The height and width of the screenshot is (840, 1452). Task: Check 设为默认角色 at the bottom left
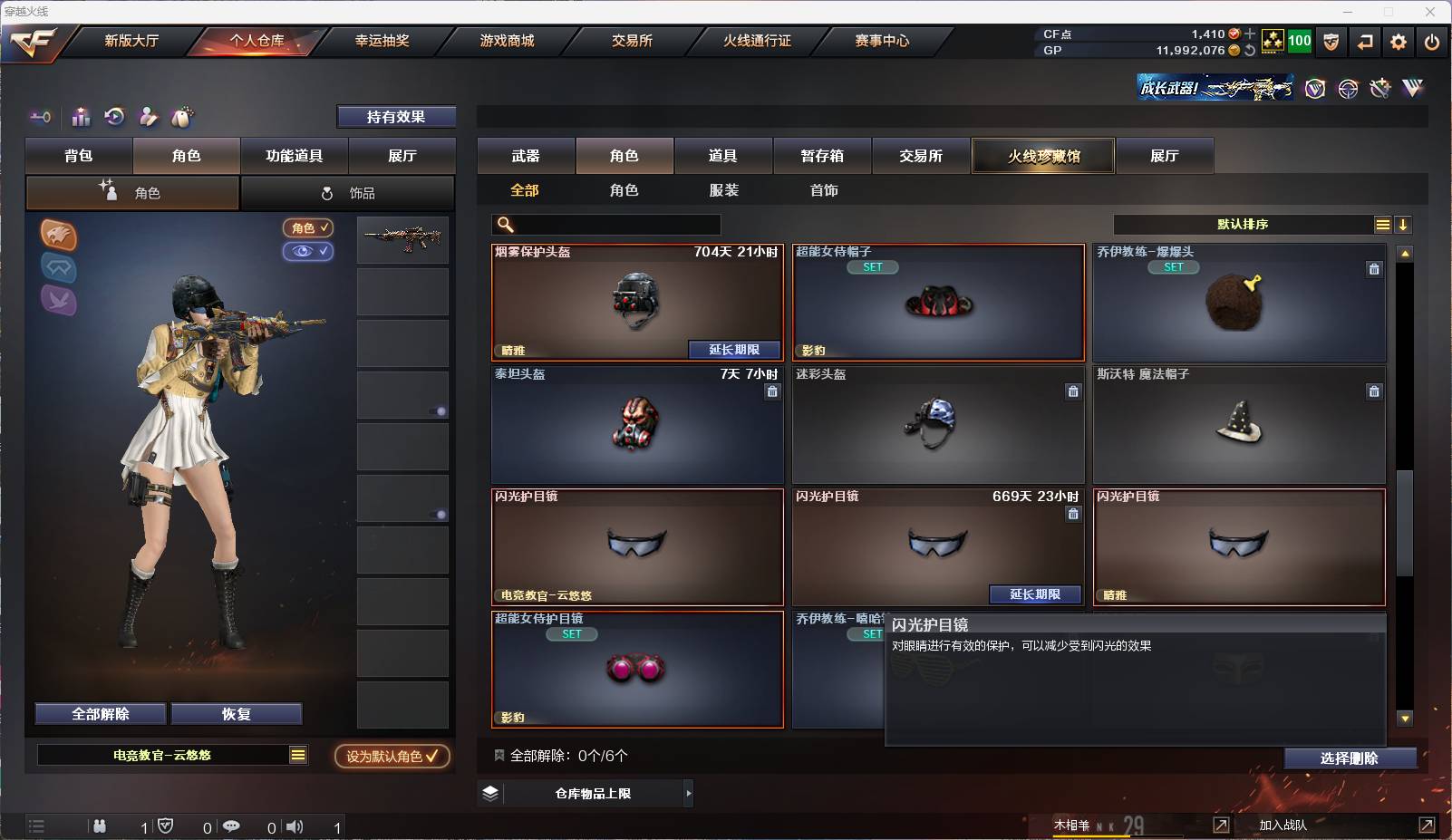point(392,758)
